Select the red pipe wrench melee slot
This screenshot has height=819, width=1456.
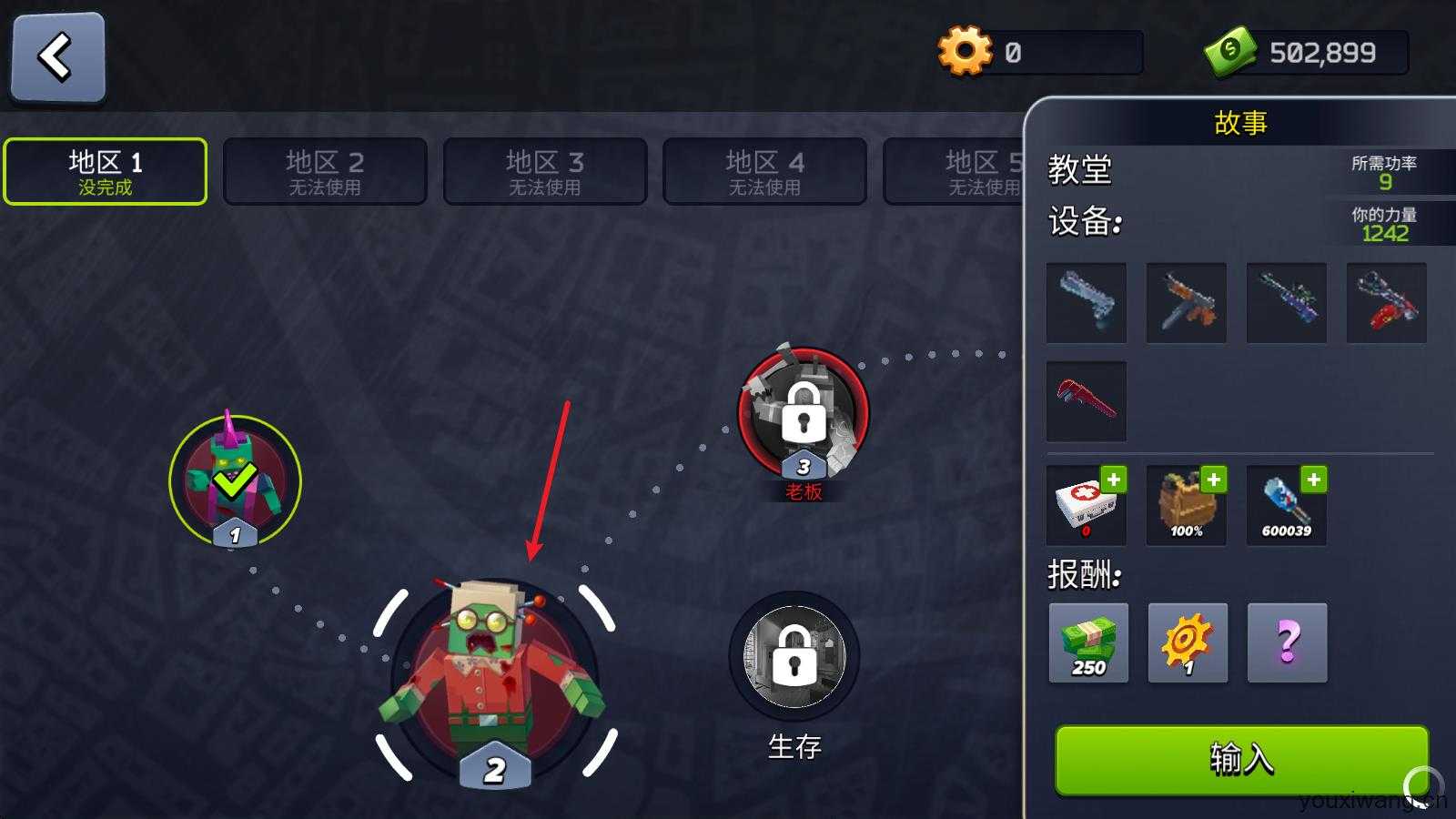[x=1087, y=401]
